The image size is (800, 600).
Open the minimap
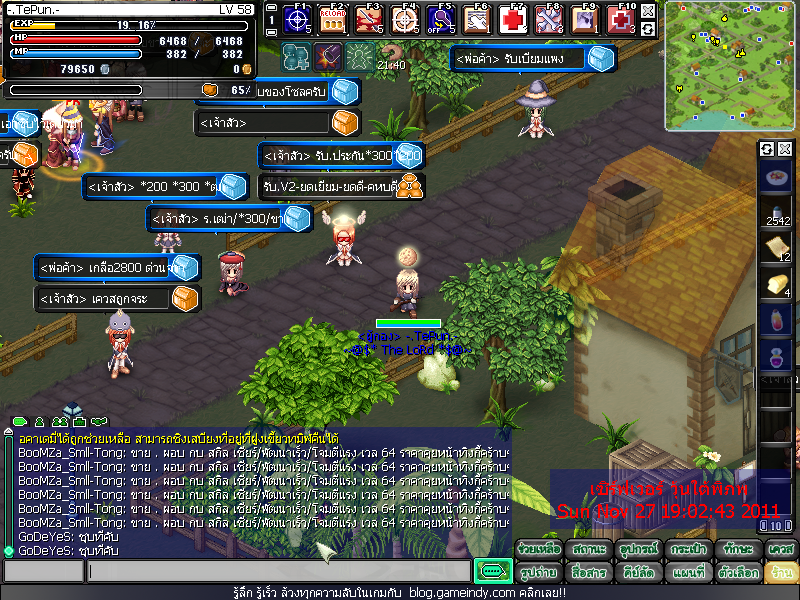pyautogui.click(x=728, y=66)
